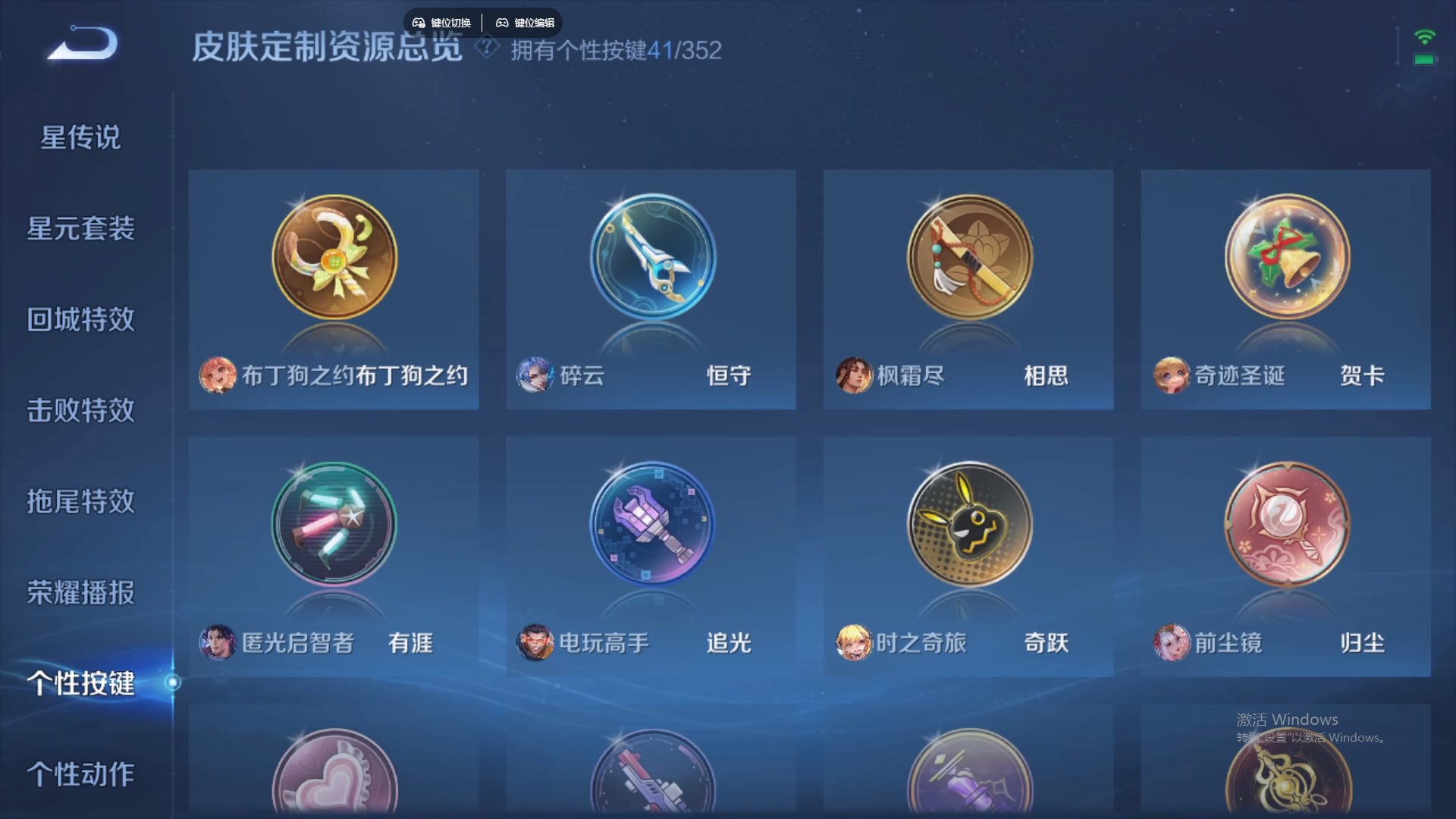Select the 奇迹圣诞 bell button icon
The height and width of the screenshot is (819, 1456).
click(x=1285, y=257)
